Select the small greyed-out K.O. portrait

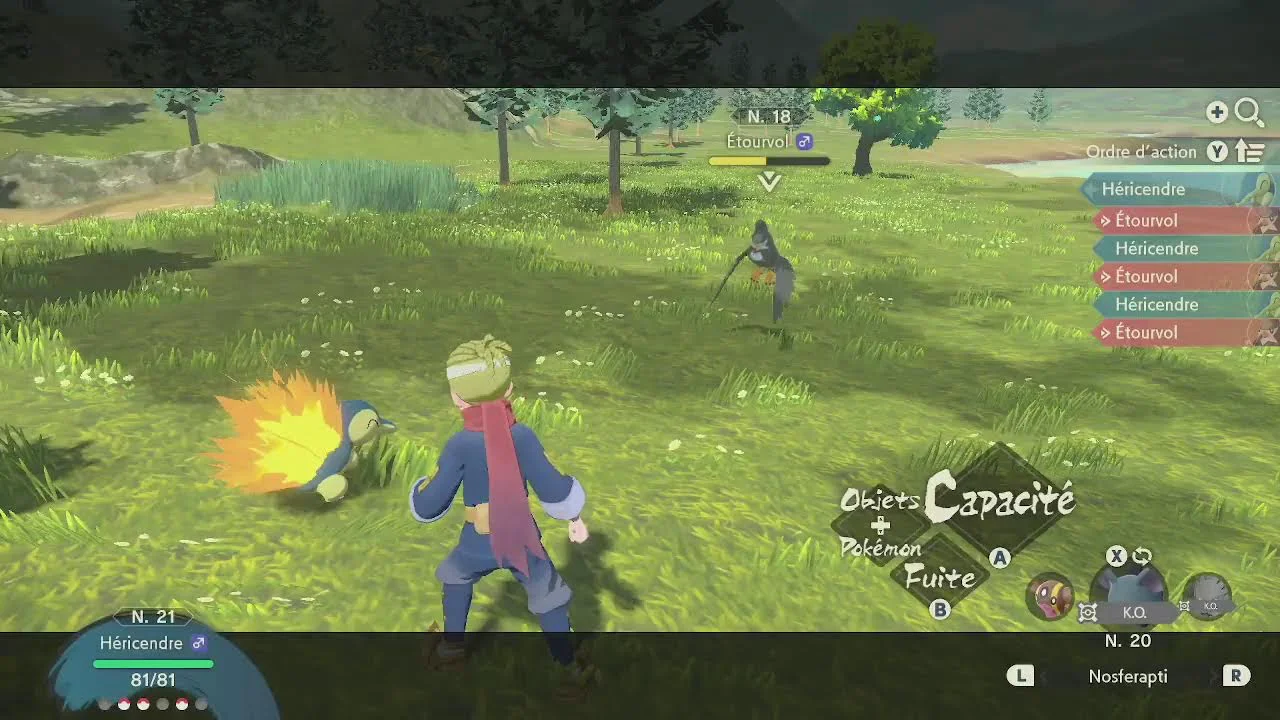coord(1208,596)
